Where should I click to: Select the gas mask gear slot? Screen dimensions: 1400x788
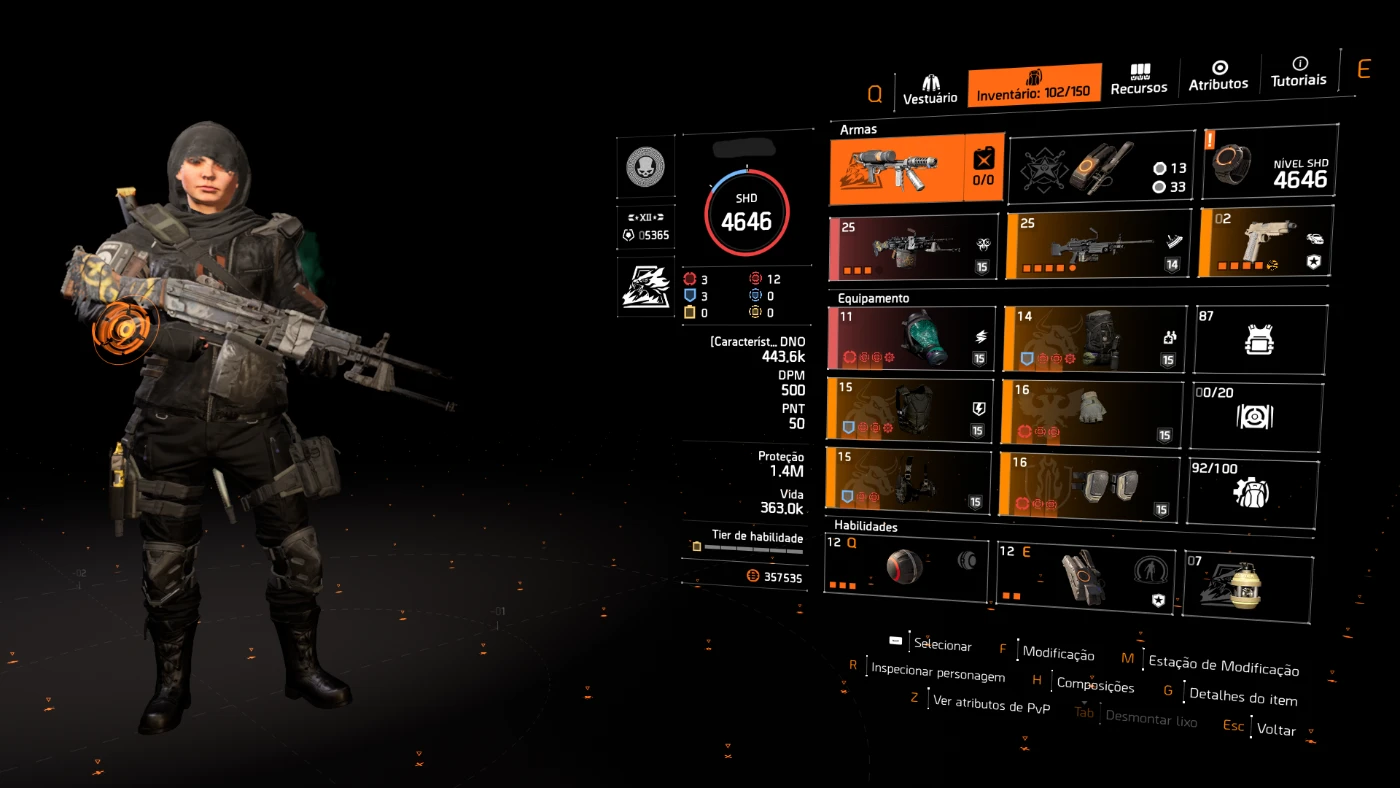[x=911, y=338]
